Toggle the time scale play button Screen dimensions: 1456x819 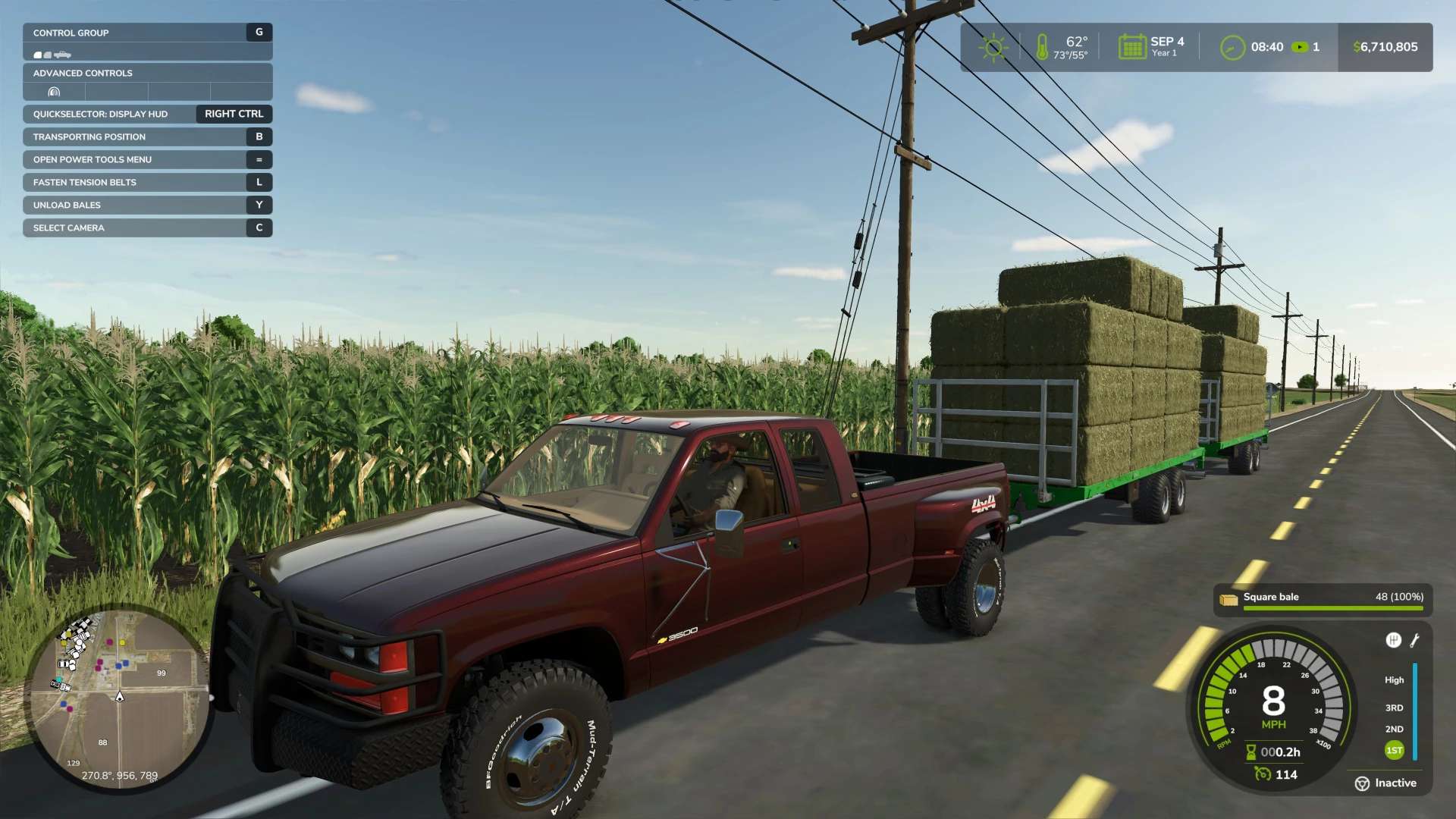point(1301,47)
